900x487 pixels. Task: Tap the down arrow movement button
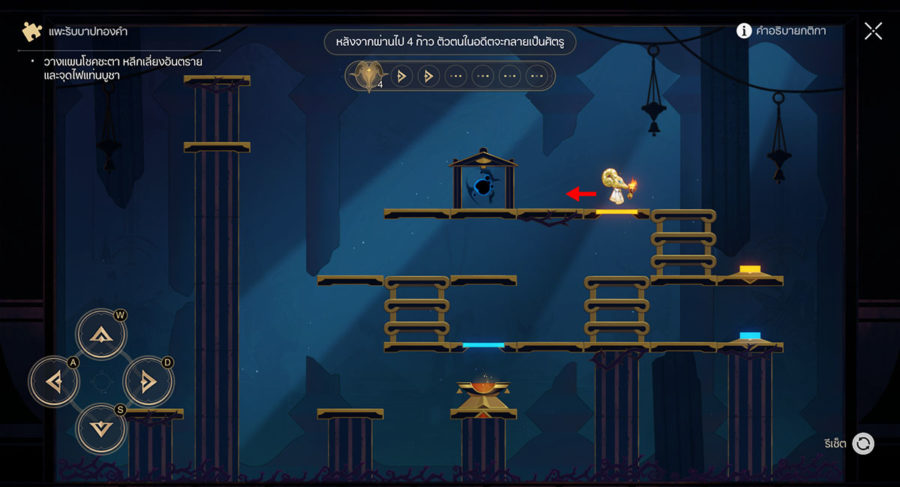[101, 428]
